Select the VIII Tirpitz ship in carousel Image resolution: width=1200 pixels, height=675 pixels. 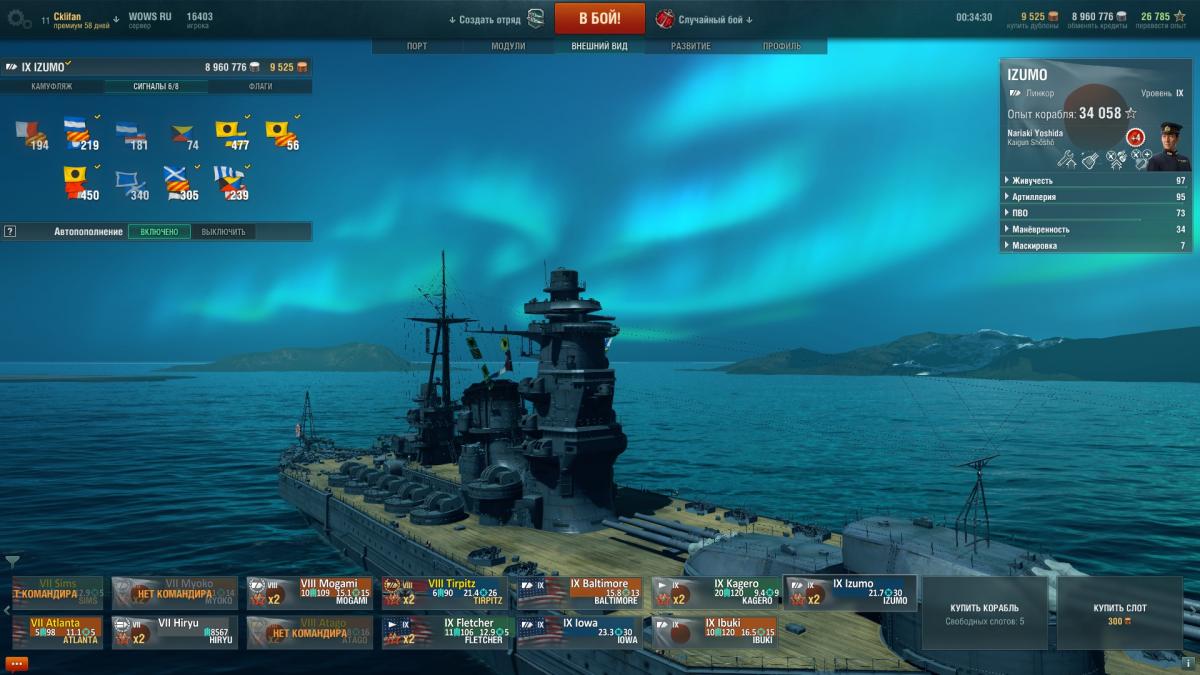click(x=445, y=592)
